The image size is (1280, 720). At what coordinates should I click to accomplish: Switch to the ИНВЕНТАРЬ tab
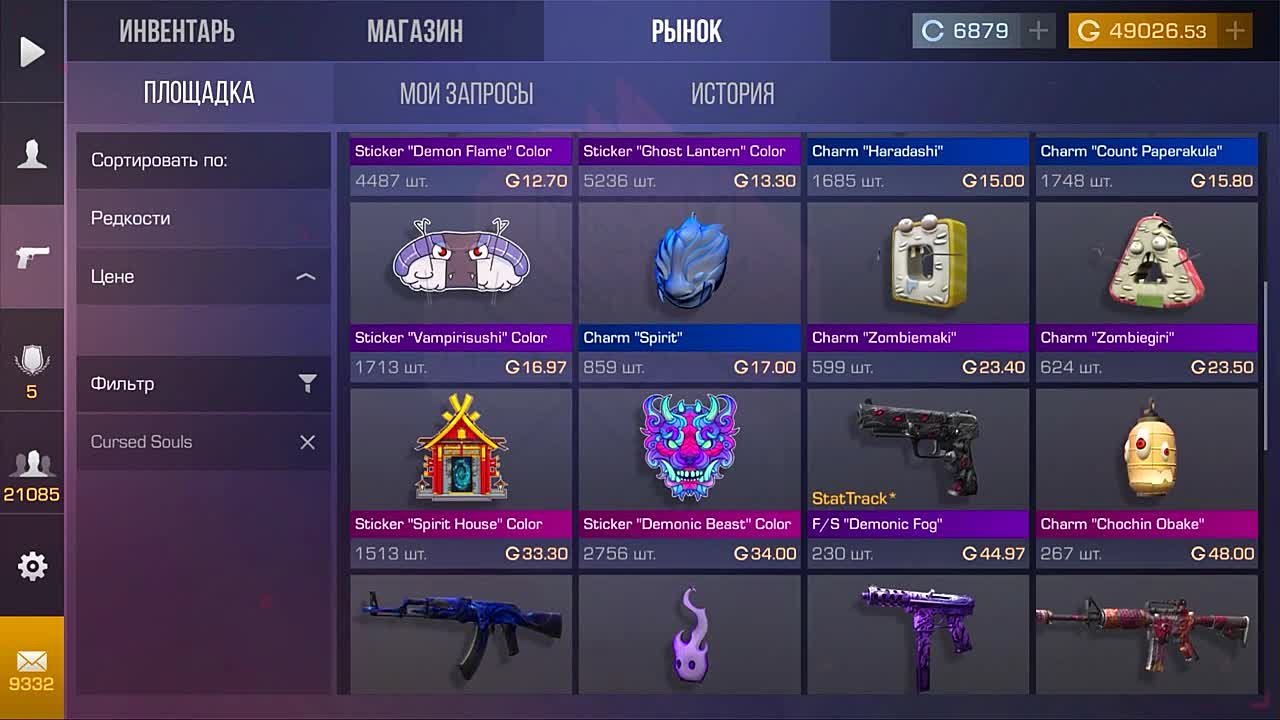point(177,31)
